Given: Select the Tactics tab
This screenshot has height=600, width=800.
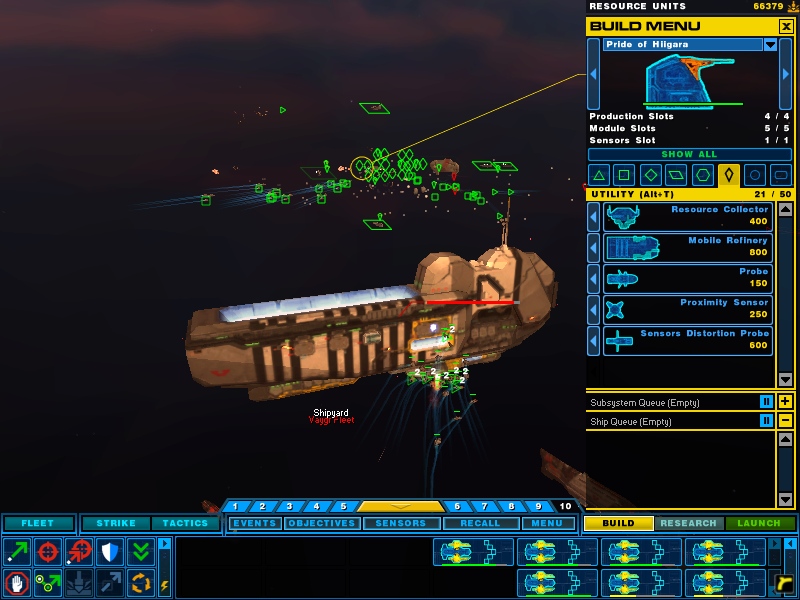Looking at the screenshot, I should 185,523.
